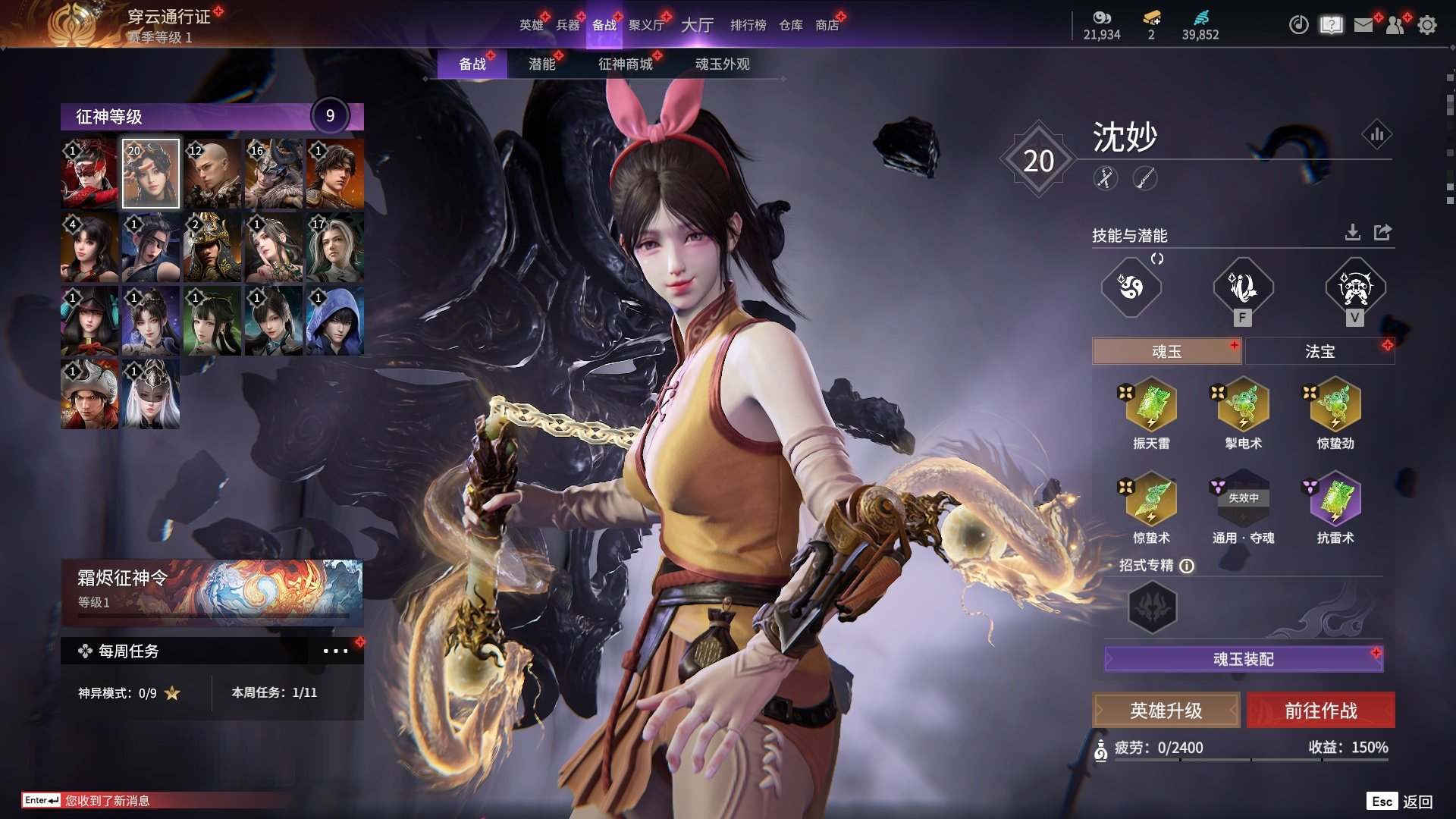Go to the 大厅 lobby
This screenshot has height=819, width=1456.
point(697,25)
